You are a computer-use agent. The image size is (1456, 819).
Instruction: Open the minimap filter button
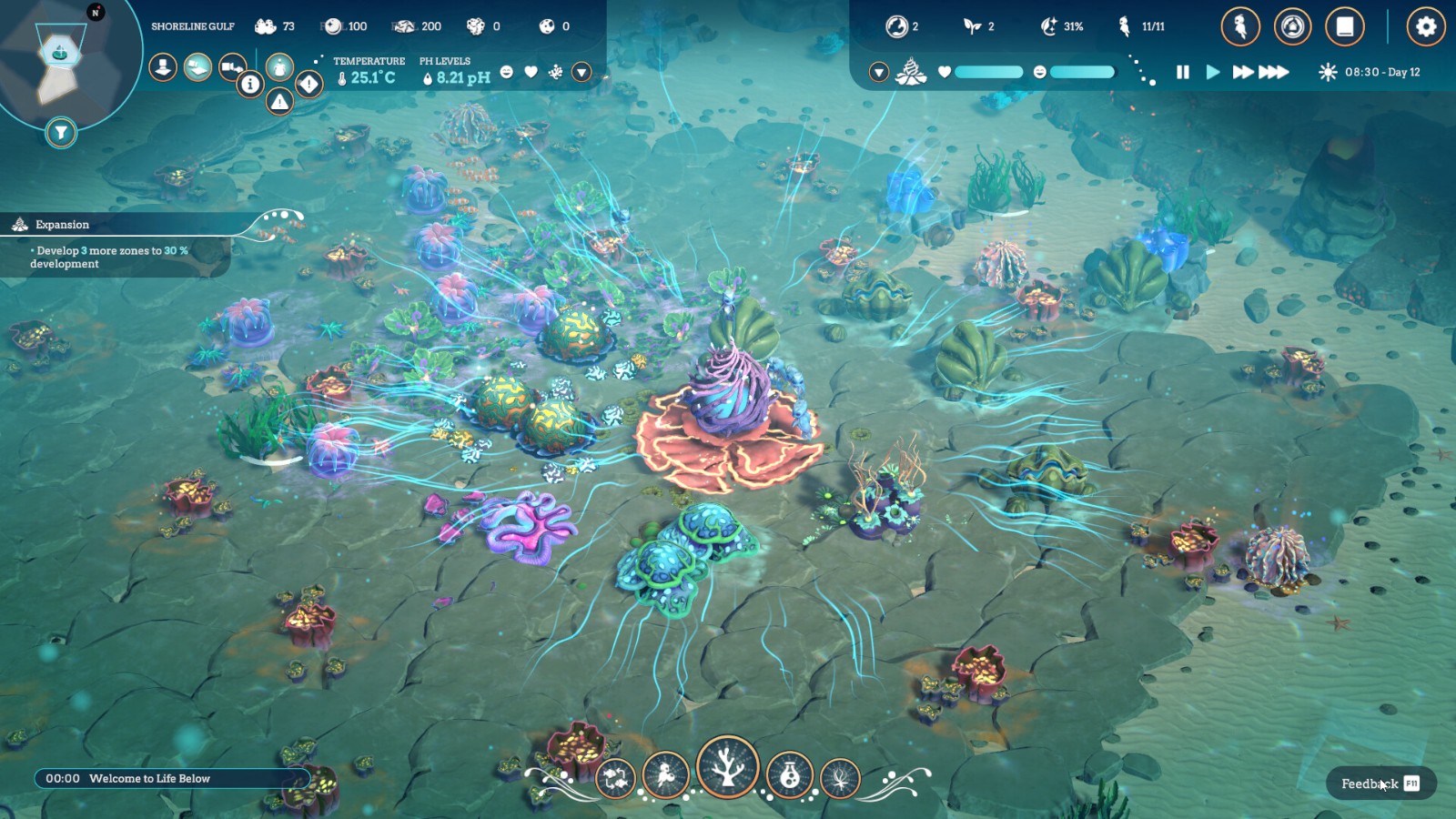(60, 133)
